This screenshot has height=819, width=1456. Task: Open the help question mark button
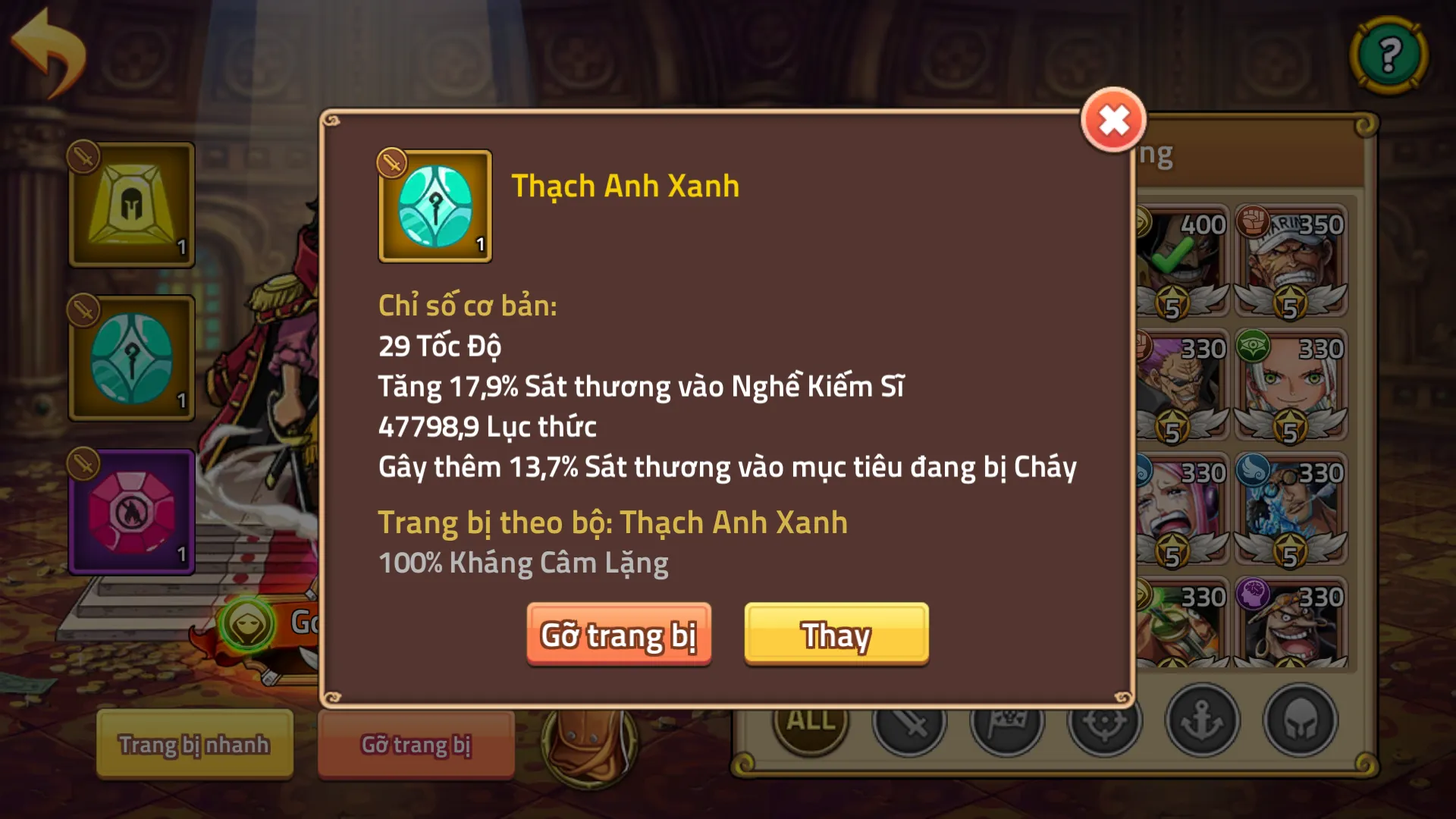coord(1389,55)
